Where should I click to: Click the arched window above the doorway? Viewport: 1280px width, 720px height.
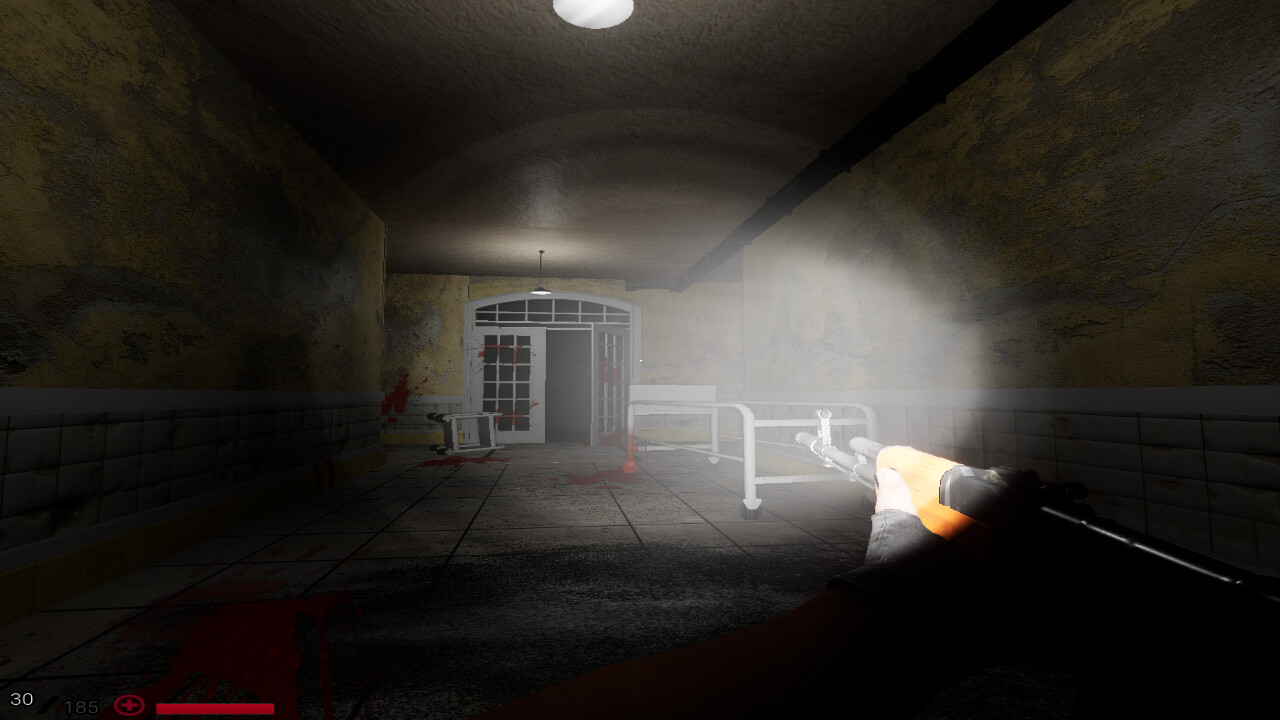[545, 310]
